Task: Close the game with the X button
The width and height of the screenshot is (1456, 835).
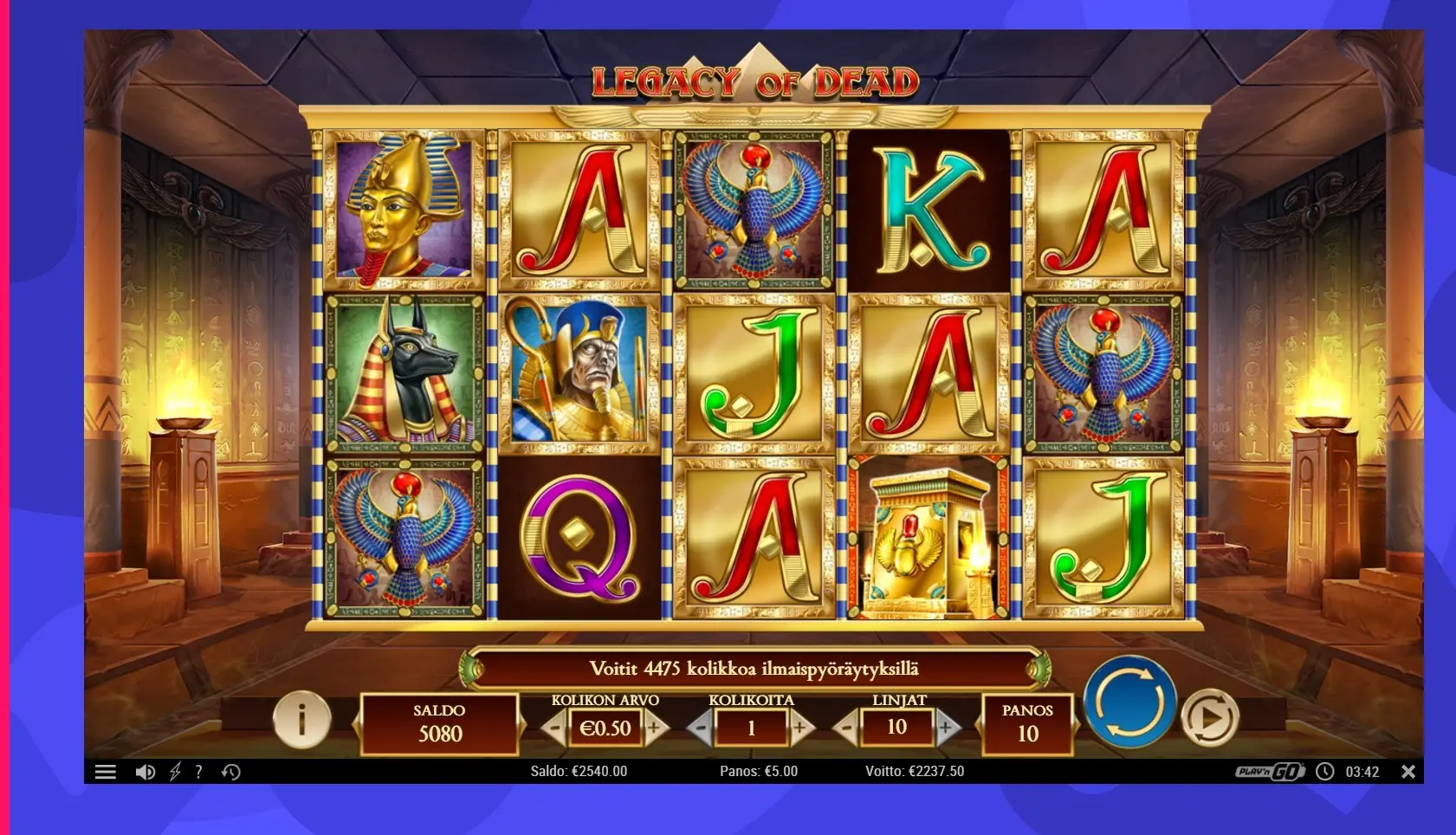Action: (1408, 771)
